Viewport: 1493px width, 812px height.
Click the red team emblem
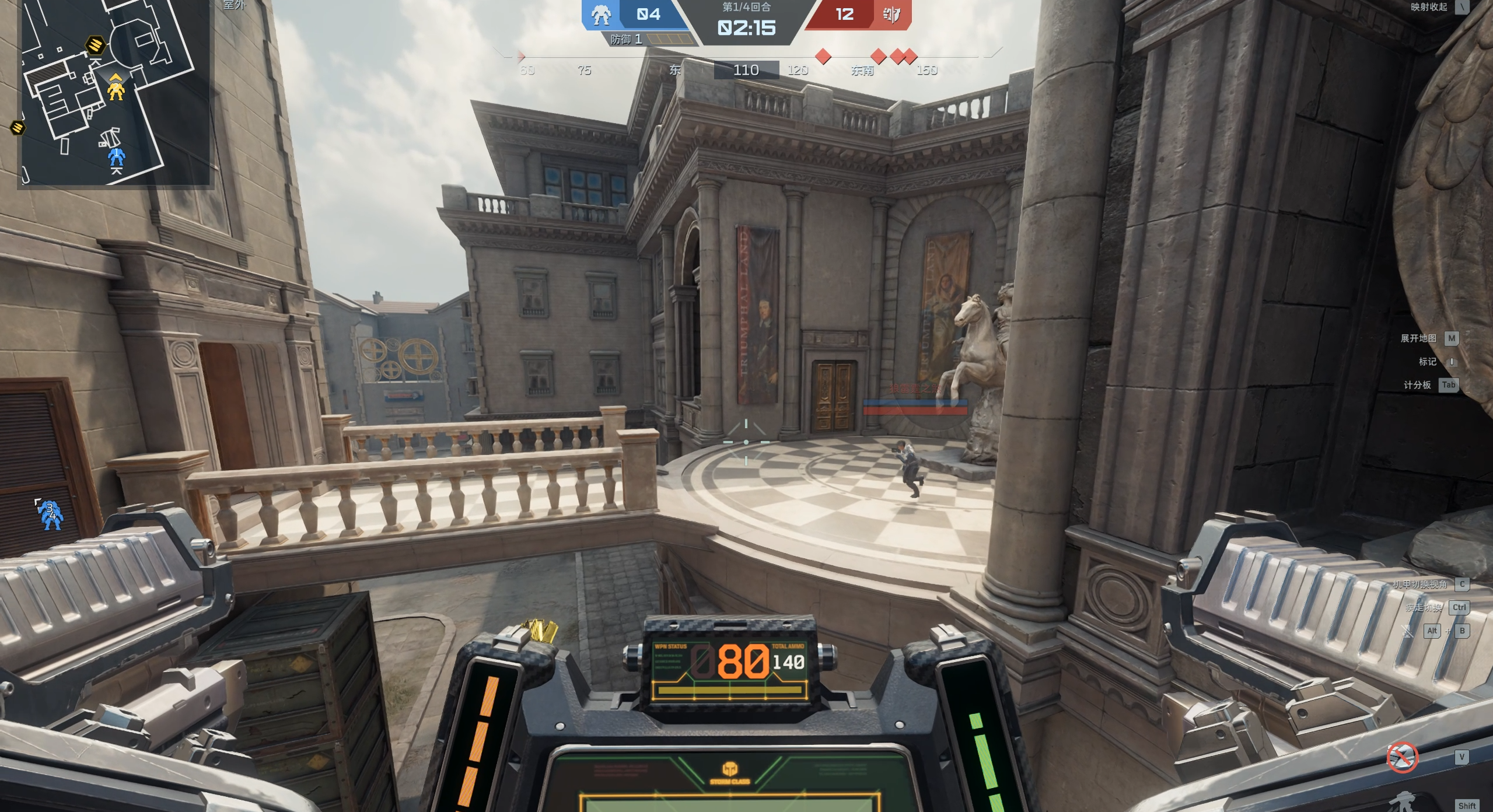(x=891, y=15)
